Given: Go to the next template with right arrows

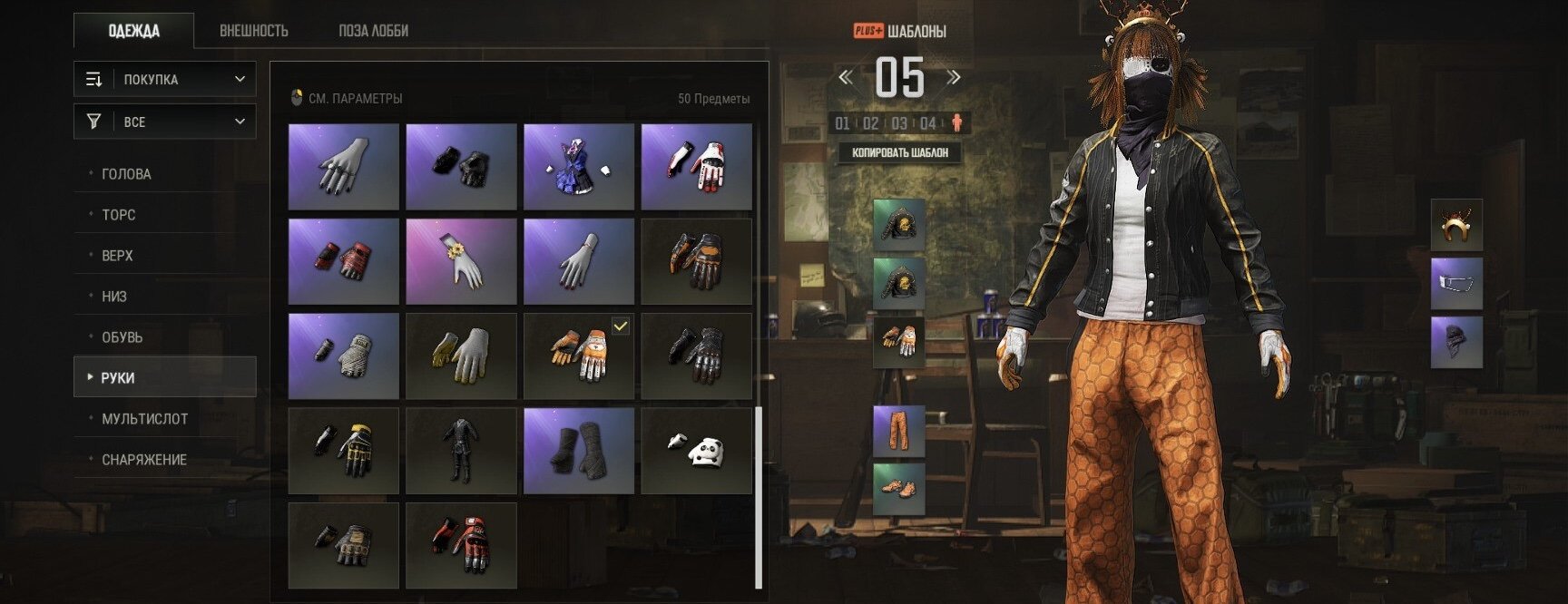Looking at the screenshot, I should coord(954,78).
